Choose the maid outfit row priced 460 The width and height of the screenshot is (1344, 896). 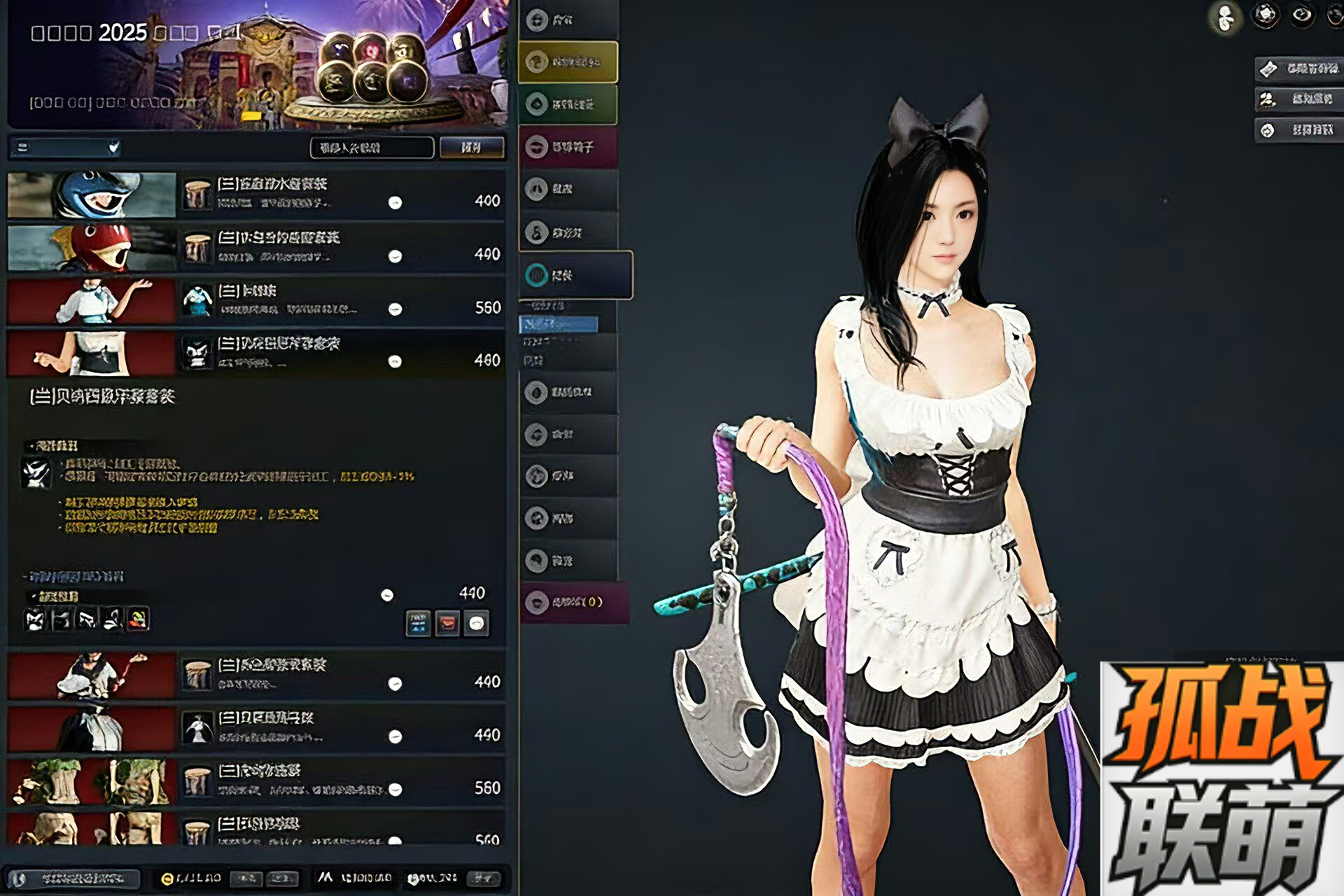pyautogui.click(x=255, y=353)
